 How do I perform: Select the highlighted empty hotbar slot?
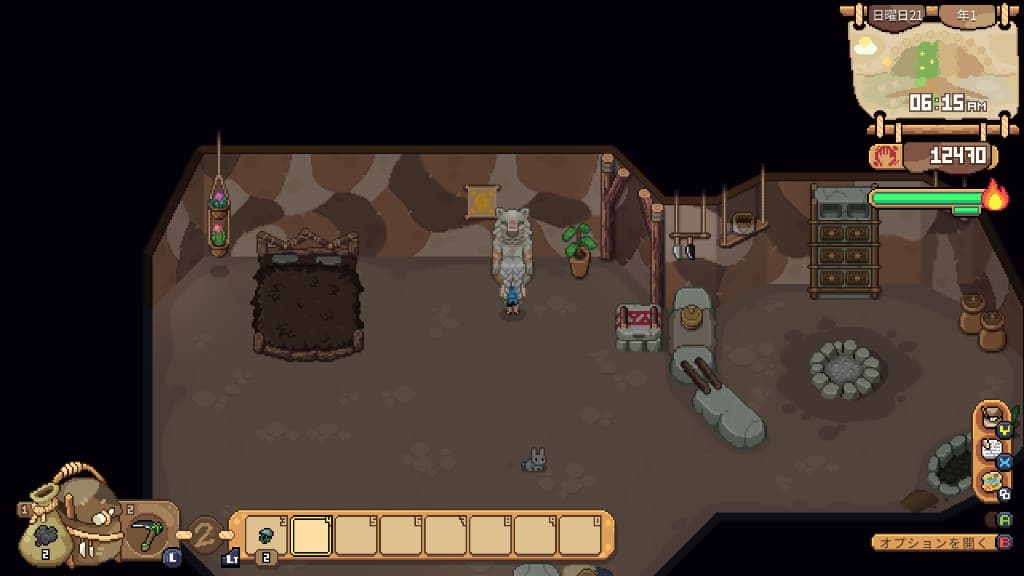pos(311,536)
